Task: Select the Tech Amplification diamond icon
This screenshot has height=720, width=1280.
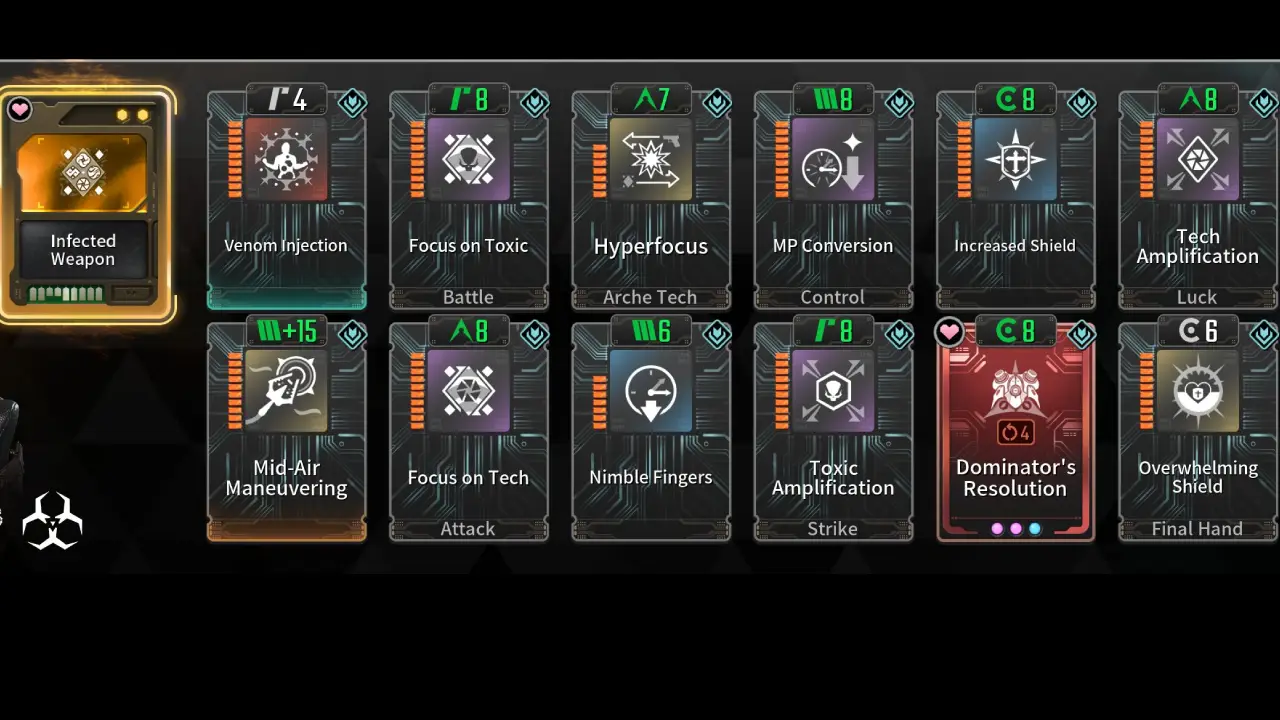Action: click(x=1197, y=160)
